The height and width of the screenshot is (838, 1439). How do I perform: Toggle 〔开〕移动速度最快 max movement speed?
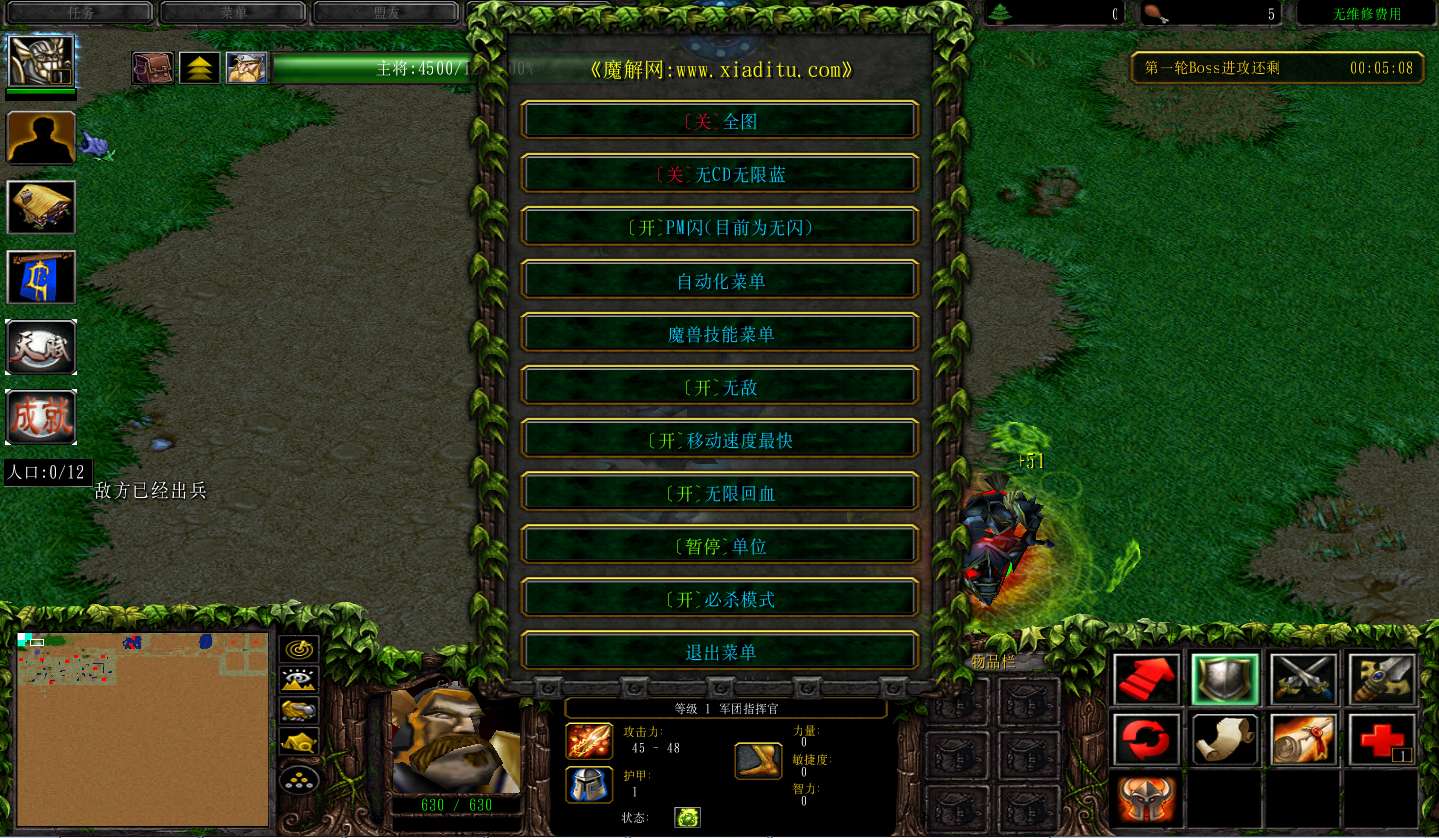718,439
